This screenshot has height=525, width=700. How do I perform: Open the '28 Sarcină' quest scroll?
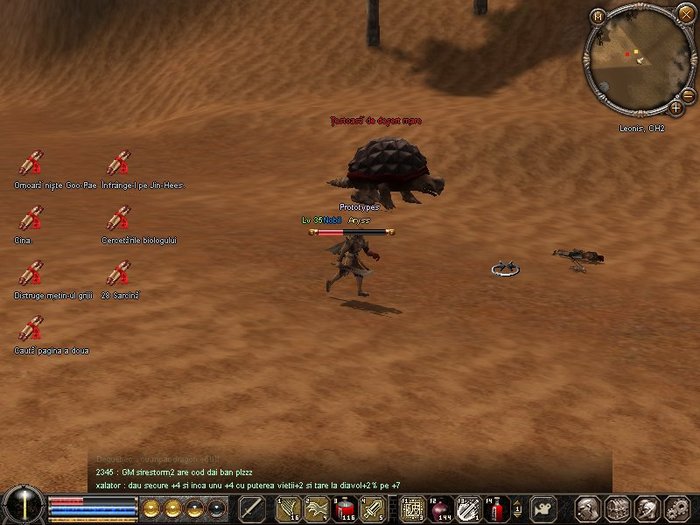(120, 273)
